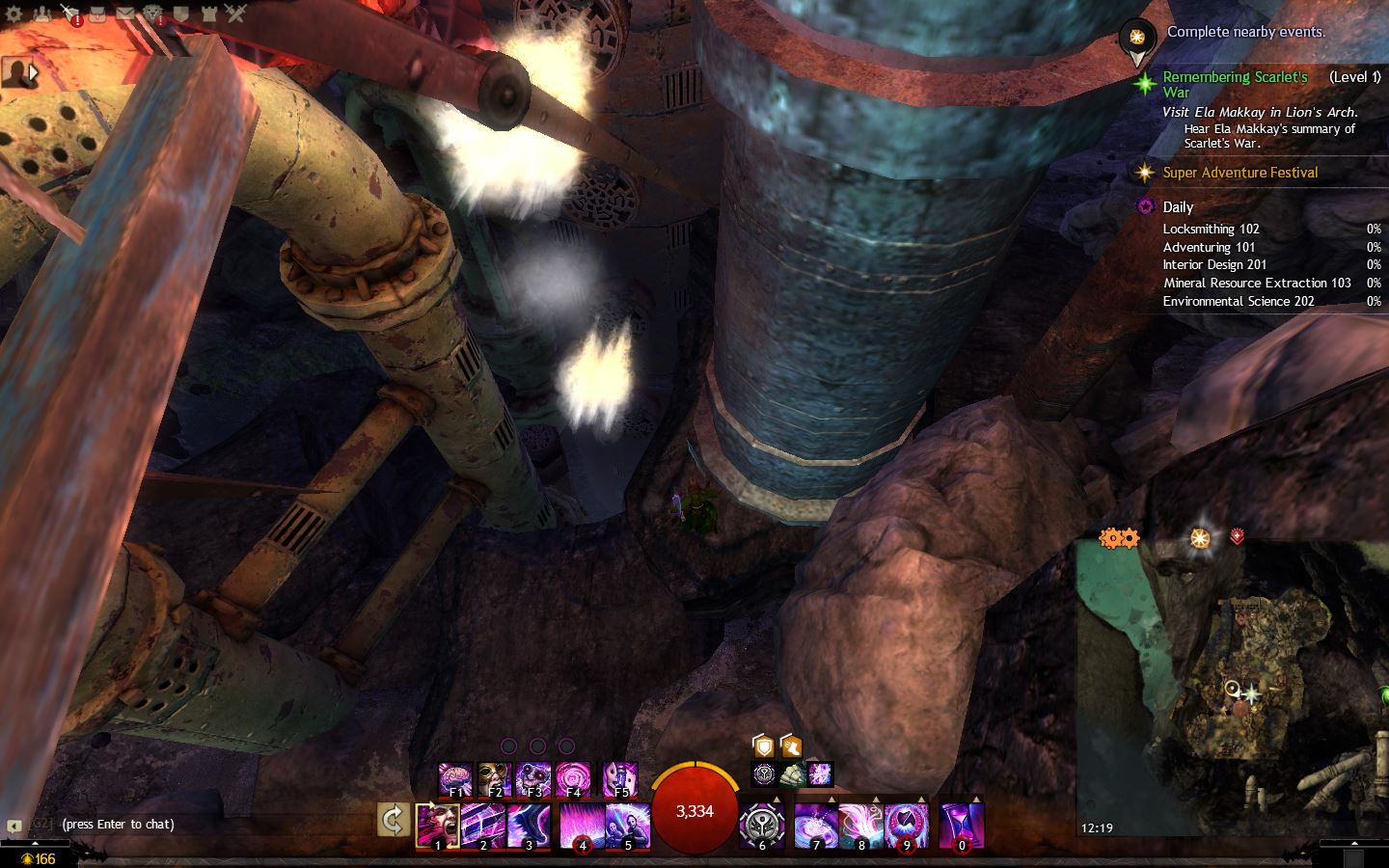The height and width of the screenshot is (868, 1389).
Task: Activate the F1 brain shatter skill
Action: pyautogui.click(x=455, y=778)
